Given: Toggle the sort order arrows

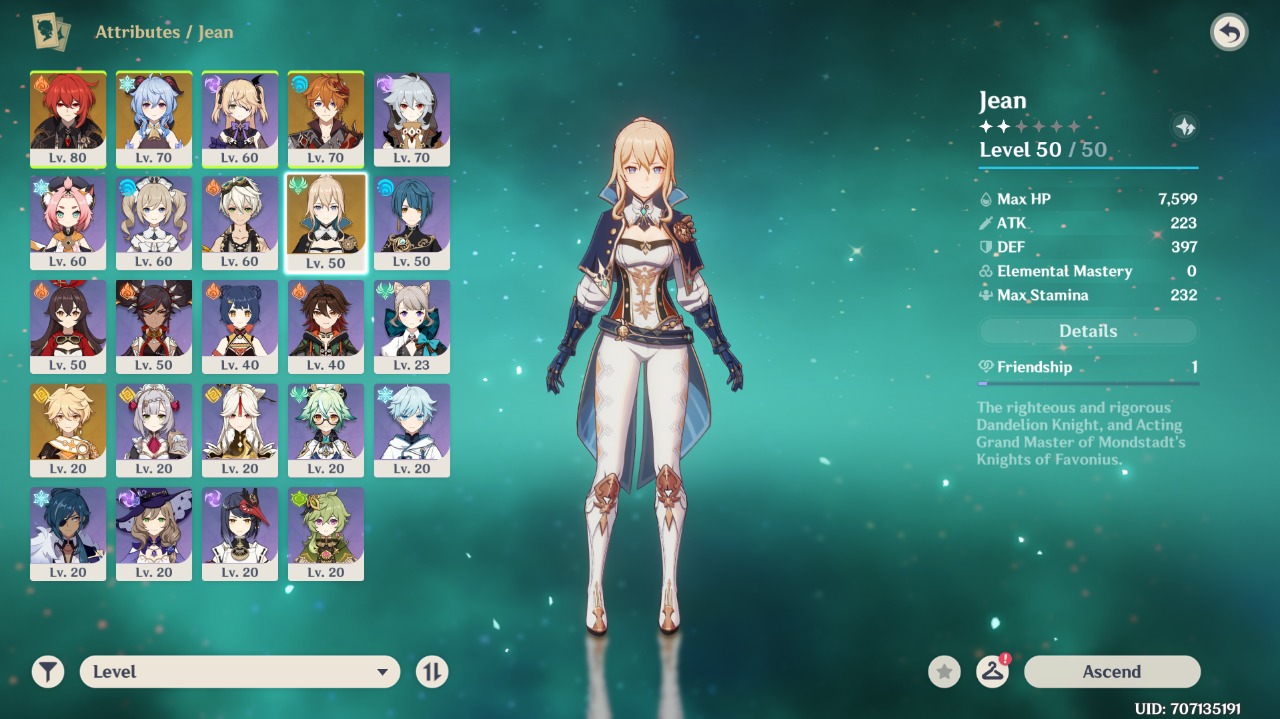Looking at the screenshot, I should click(x=432, y=672).
